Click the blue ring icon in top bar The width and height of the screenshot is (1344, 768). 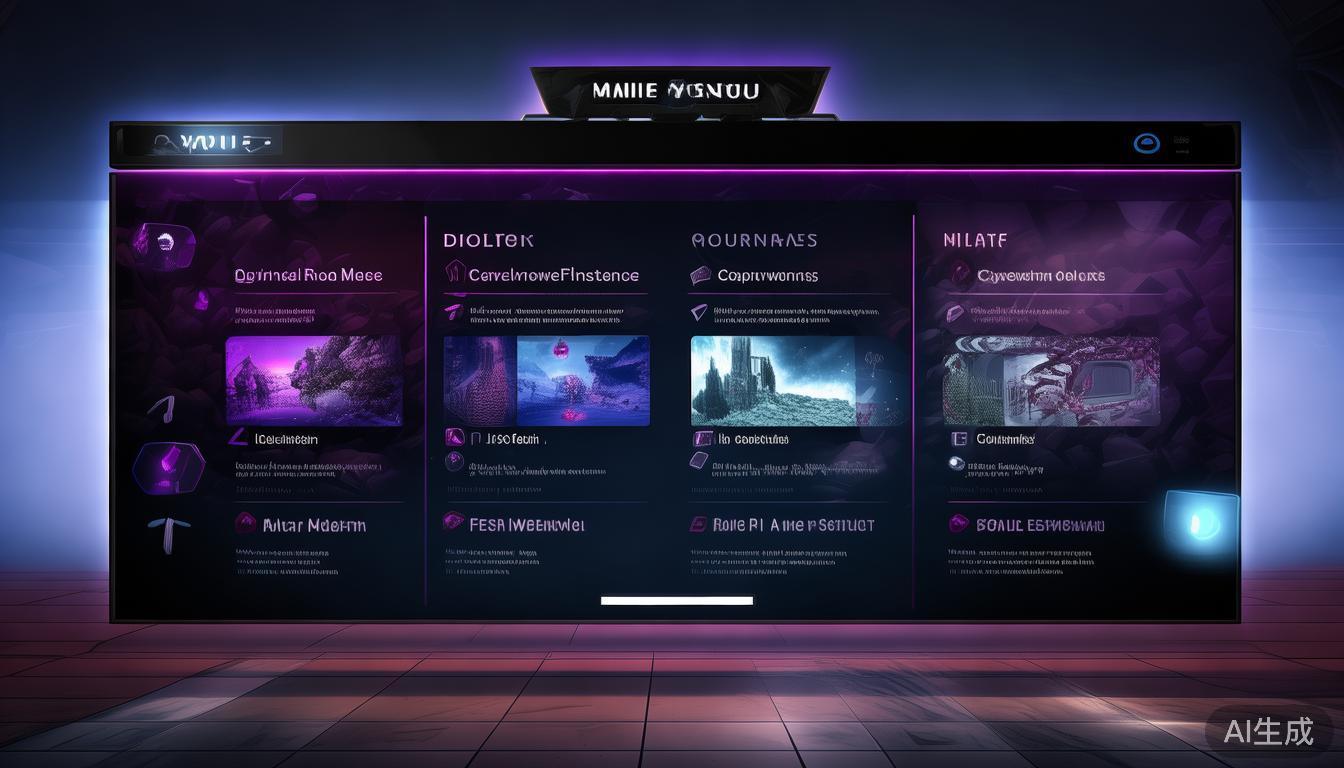(x=1146, y=144)
